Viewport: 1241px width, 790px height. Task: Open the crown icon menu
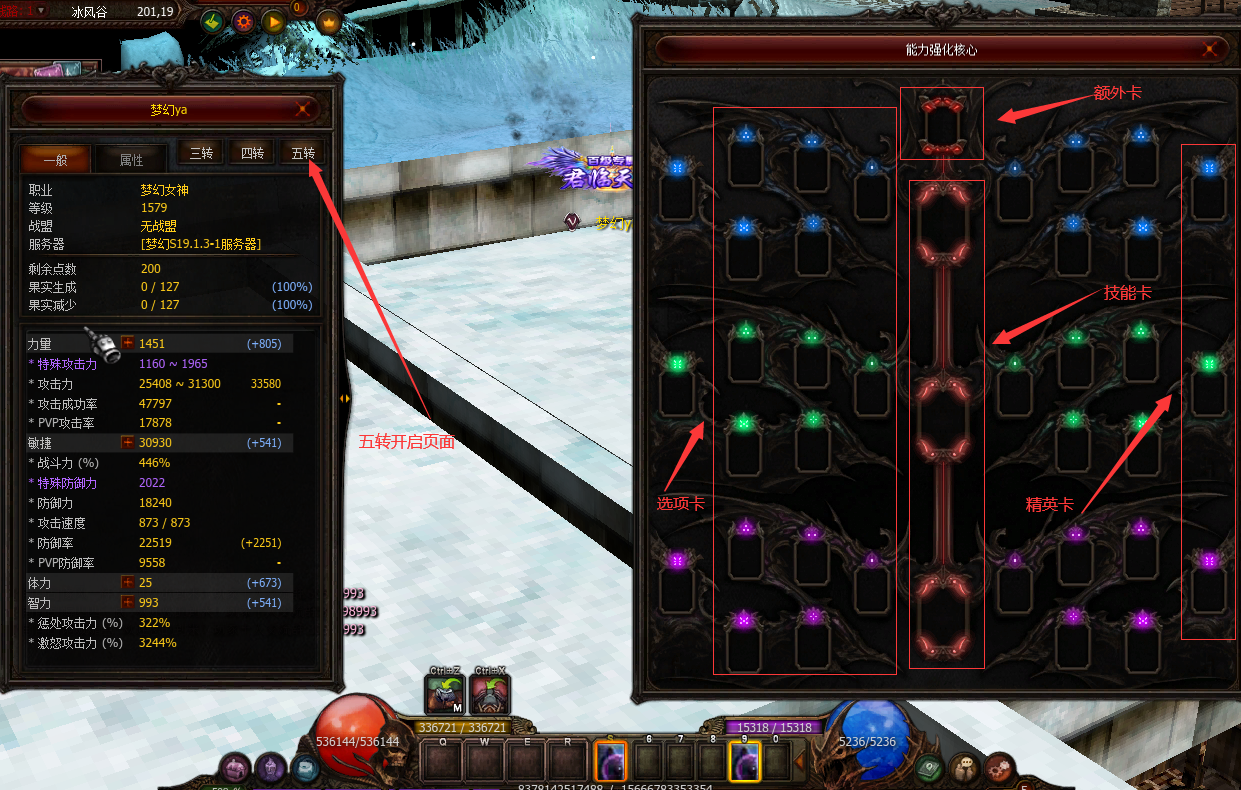tap(328, 21)
